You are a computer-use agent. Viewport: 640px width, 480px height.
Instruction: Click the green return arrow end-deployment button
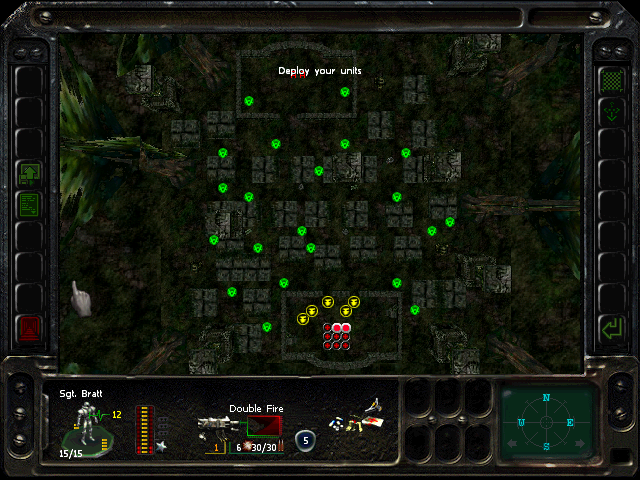click(610, 326)
